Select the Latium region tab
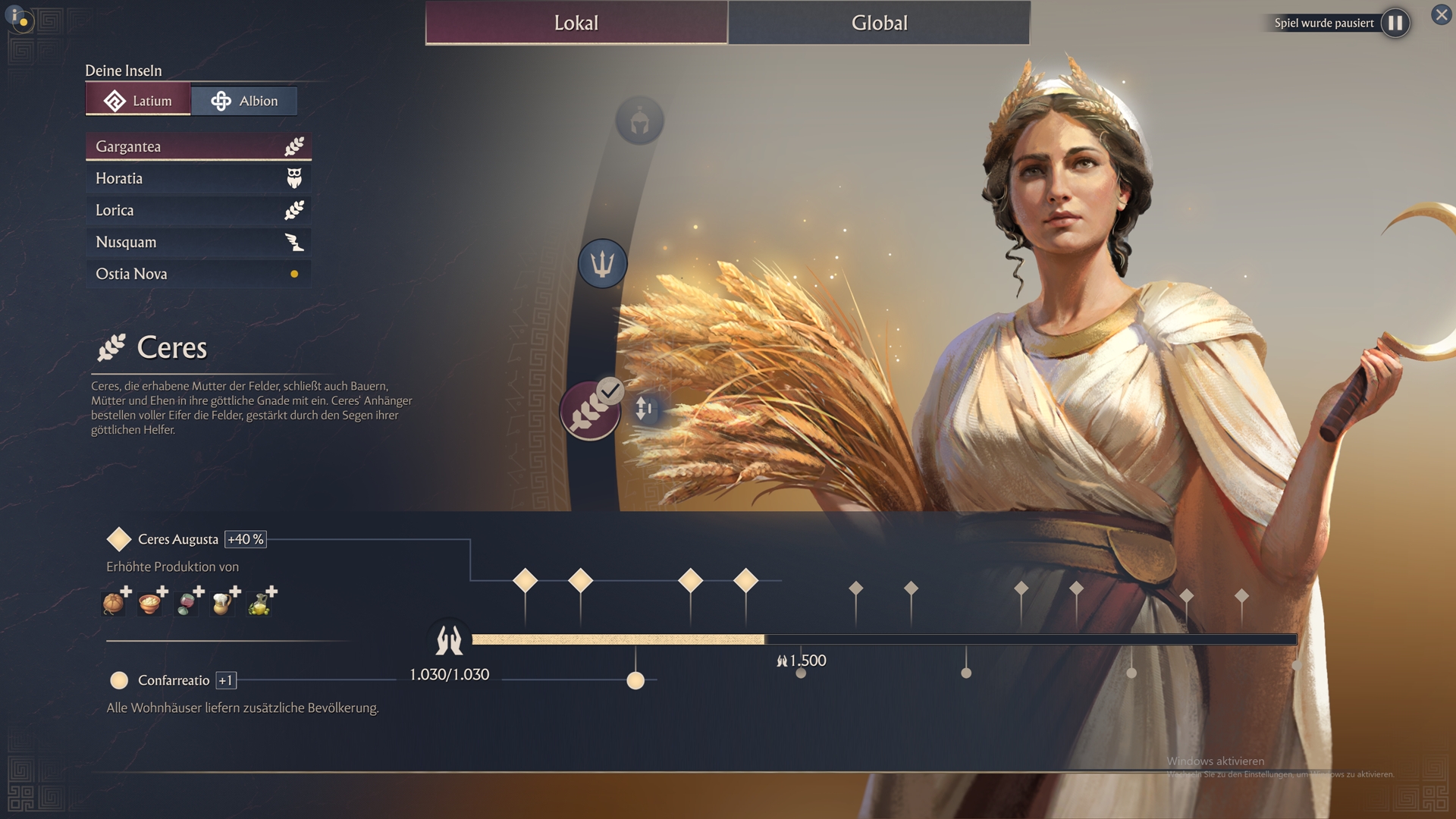The height and width of the screenshot is (819, 1456). pyautogui.click(x=138, y=101)
